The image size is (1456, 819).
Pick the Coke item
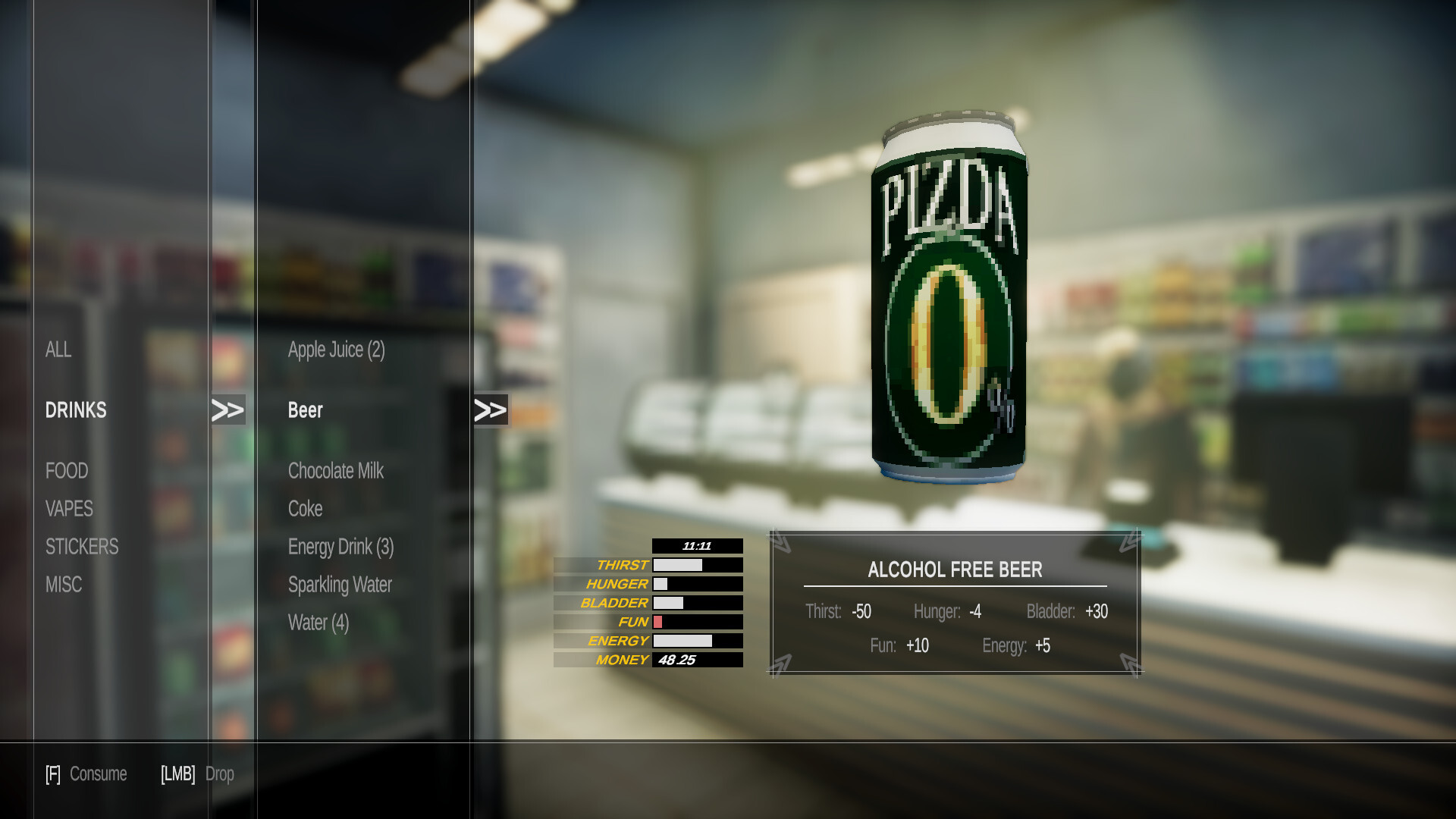coord(306,509)
